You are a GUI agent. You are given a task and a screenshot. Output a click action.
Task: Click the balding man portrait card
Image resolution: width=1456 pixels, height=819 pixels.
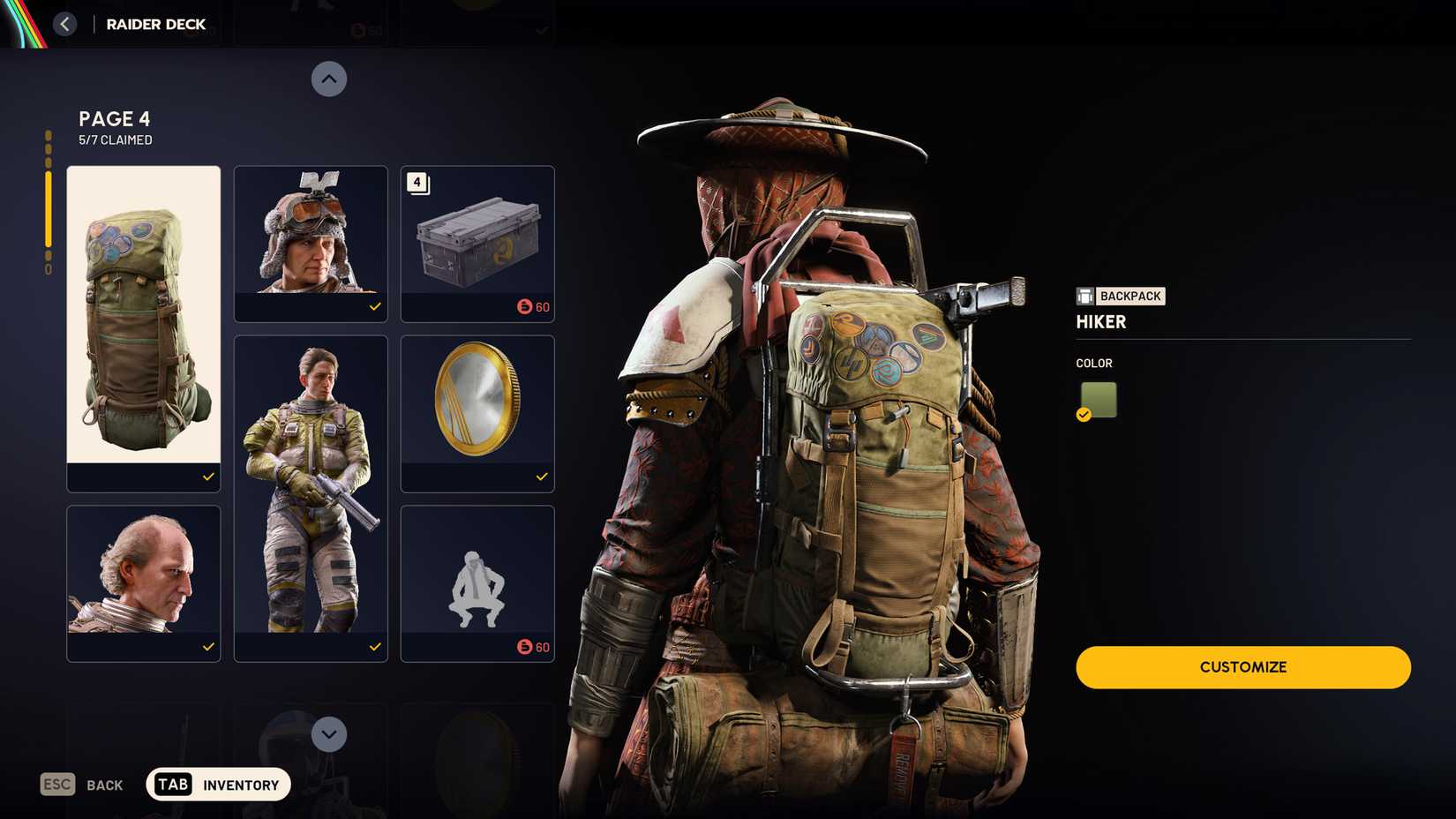(143, 574)
